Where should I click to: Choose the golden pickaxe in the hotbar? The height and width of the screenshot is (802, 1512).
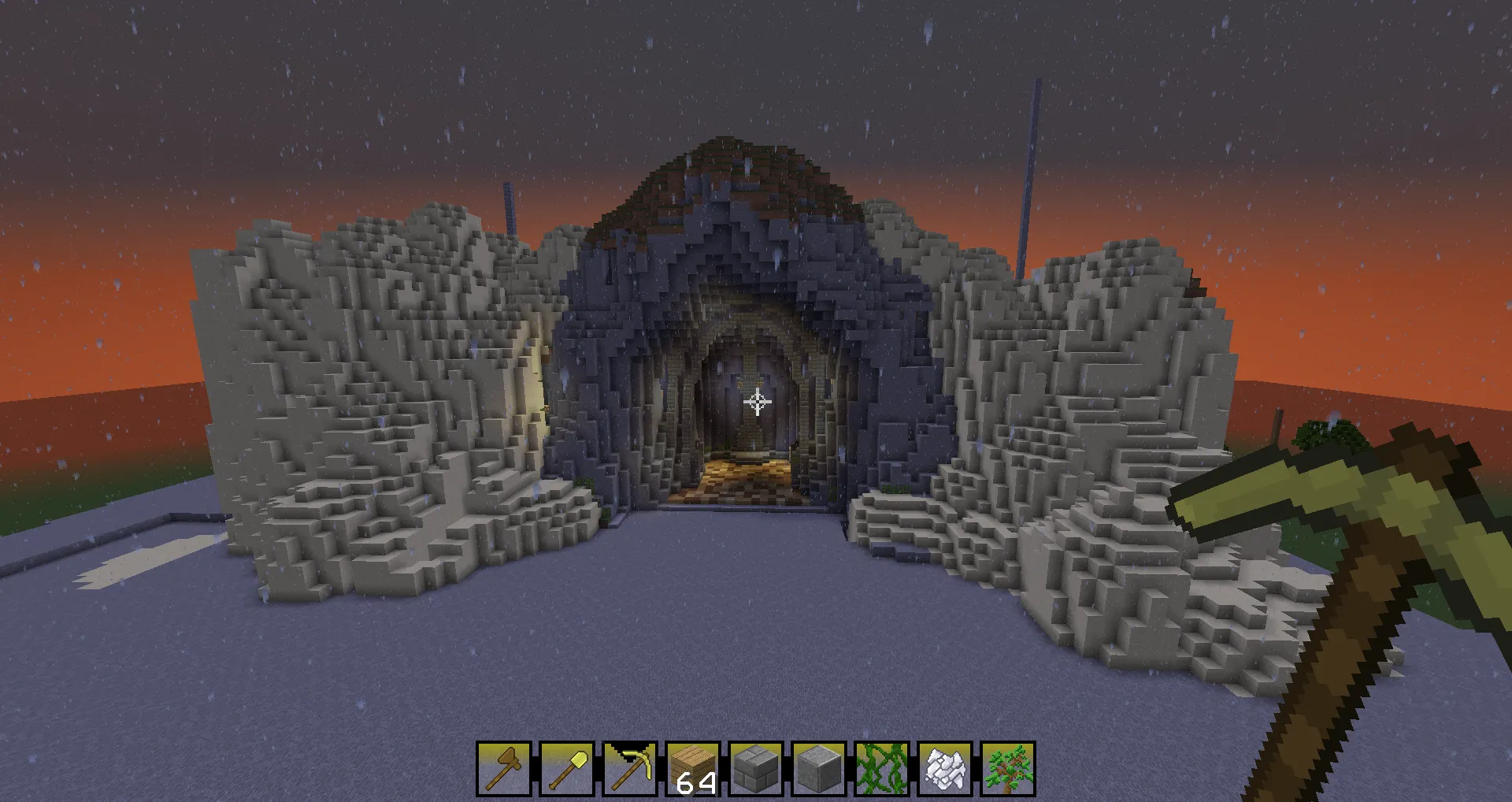click(630, 768)
